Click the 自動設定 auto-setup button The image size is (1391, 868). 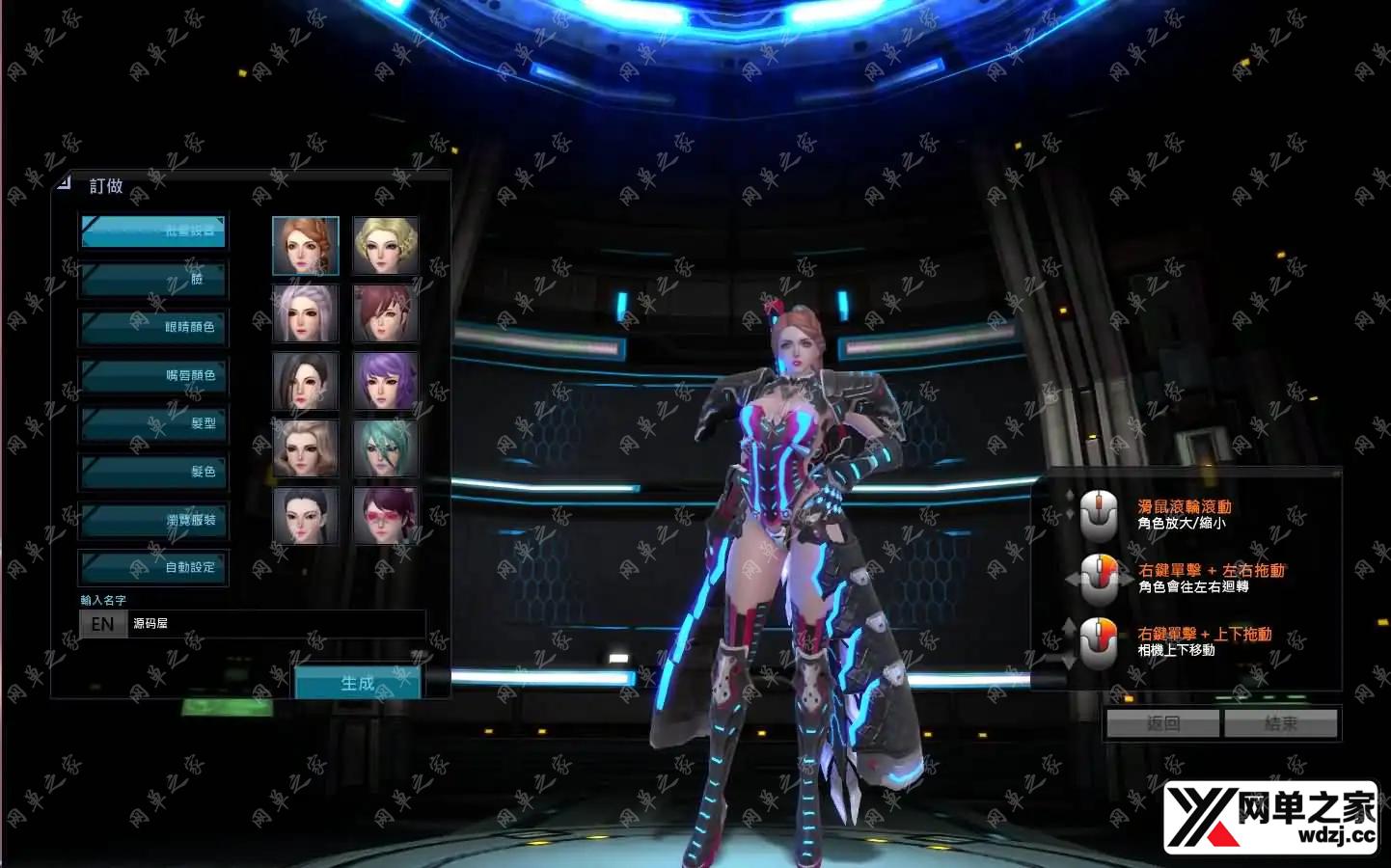[x=153, y=568]
